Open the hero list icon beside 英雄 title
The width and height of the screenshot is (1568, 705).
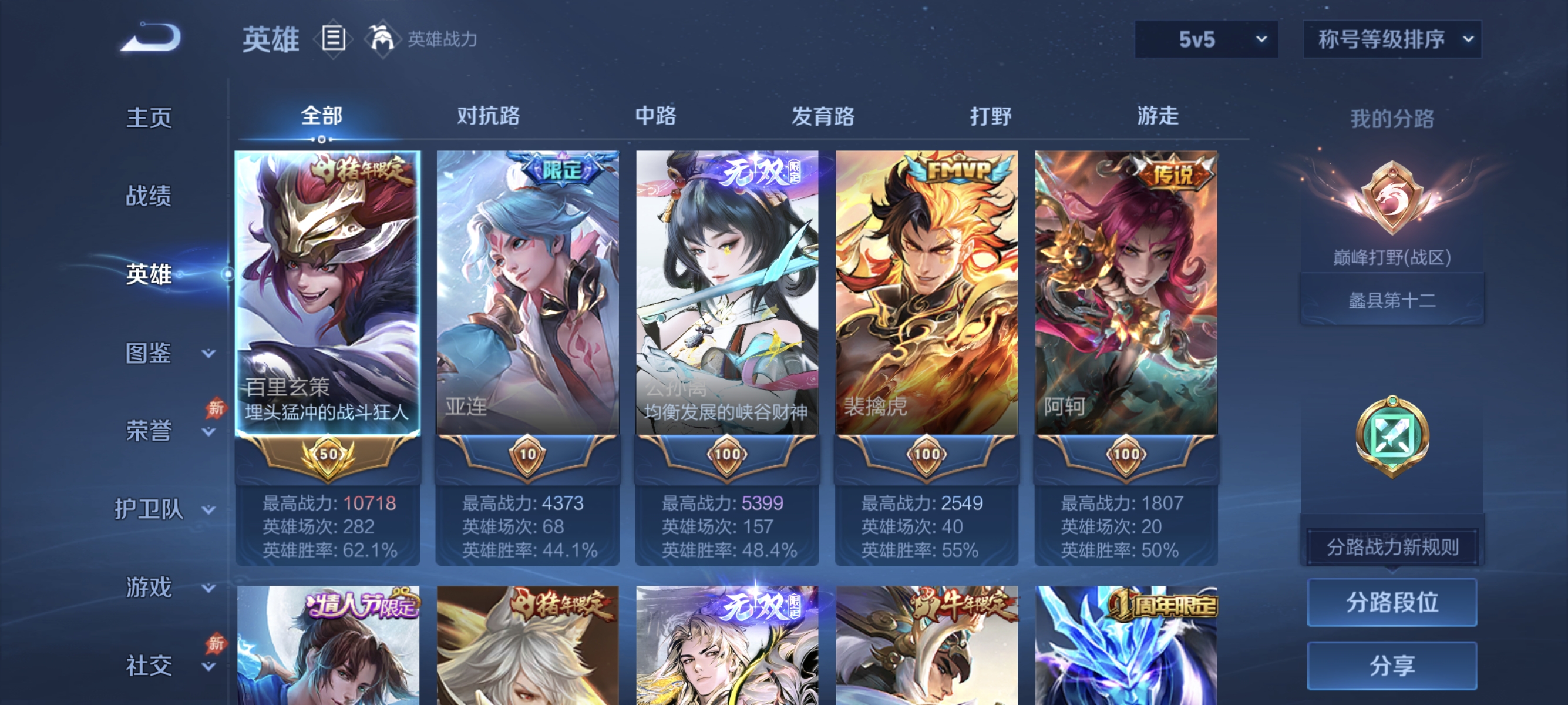coord(332,39)
